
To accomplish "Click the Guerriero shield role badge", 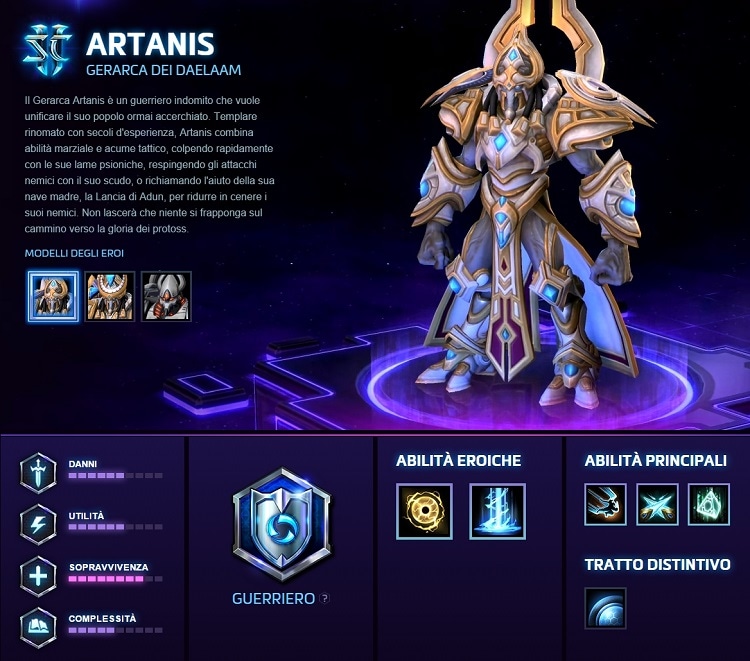I will (281, 525).
